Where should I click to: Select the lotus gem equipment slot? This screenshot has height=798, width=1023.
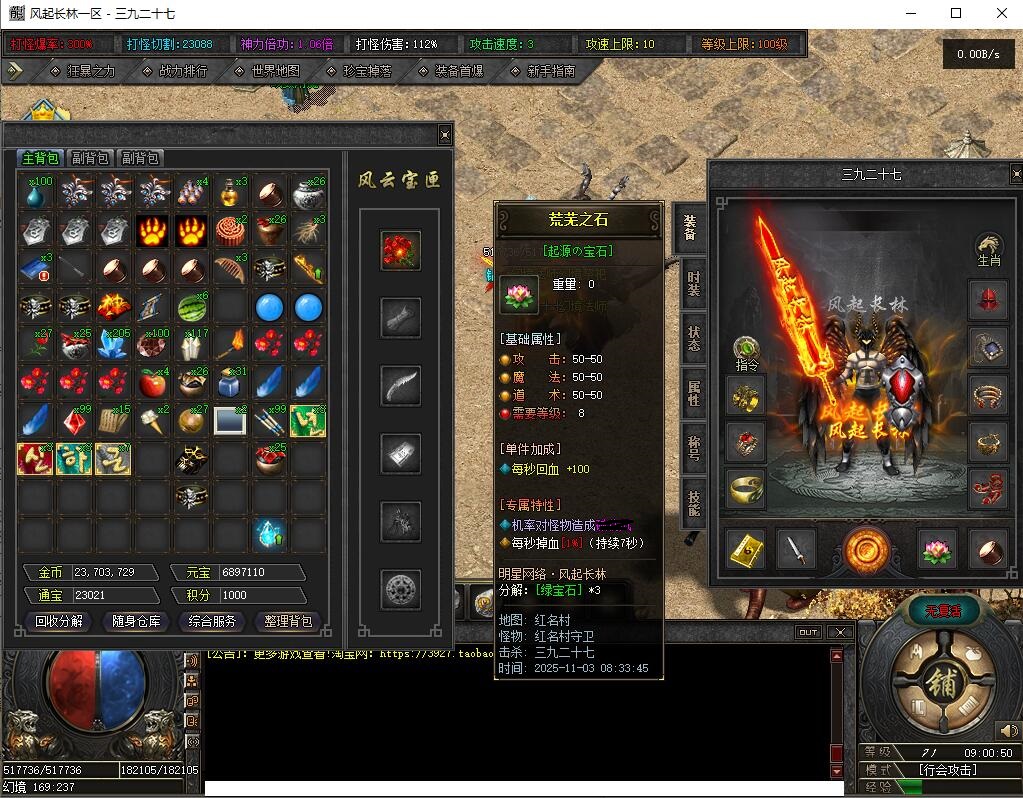tap(937, 548)
